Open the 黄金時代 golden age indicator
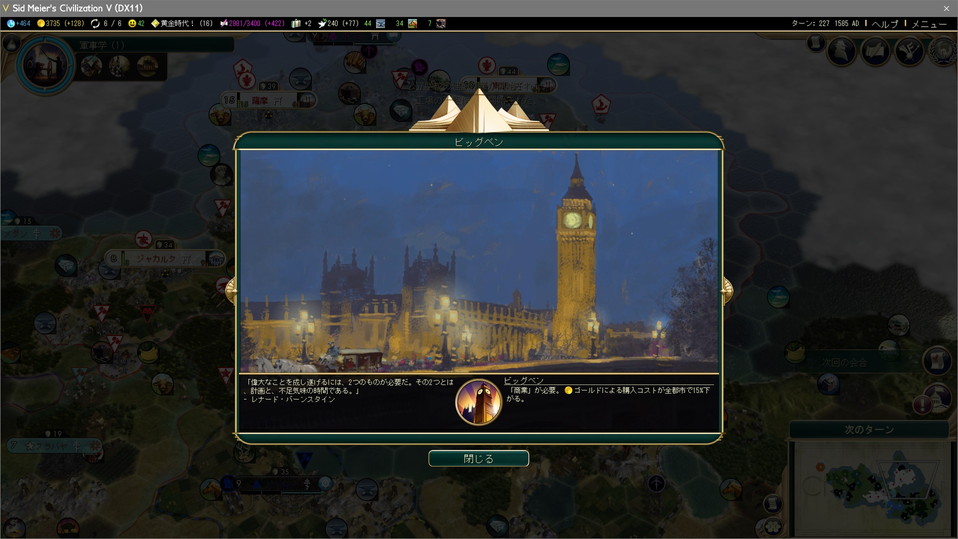 click(182, 23)
